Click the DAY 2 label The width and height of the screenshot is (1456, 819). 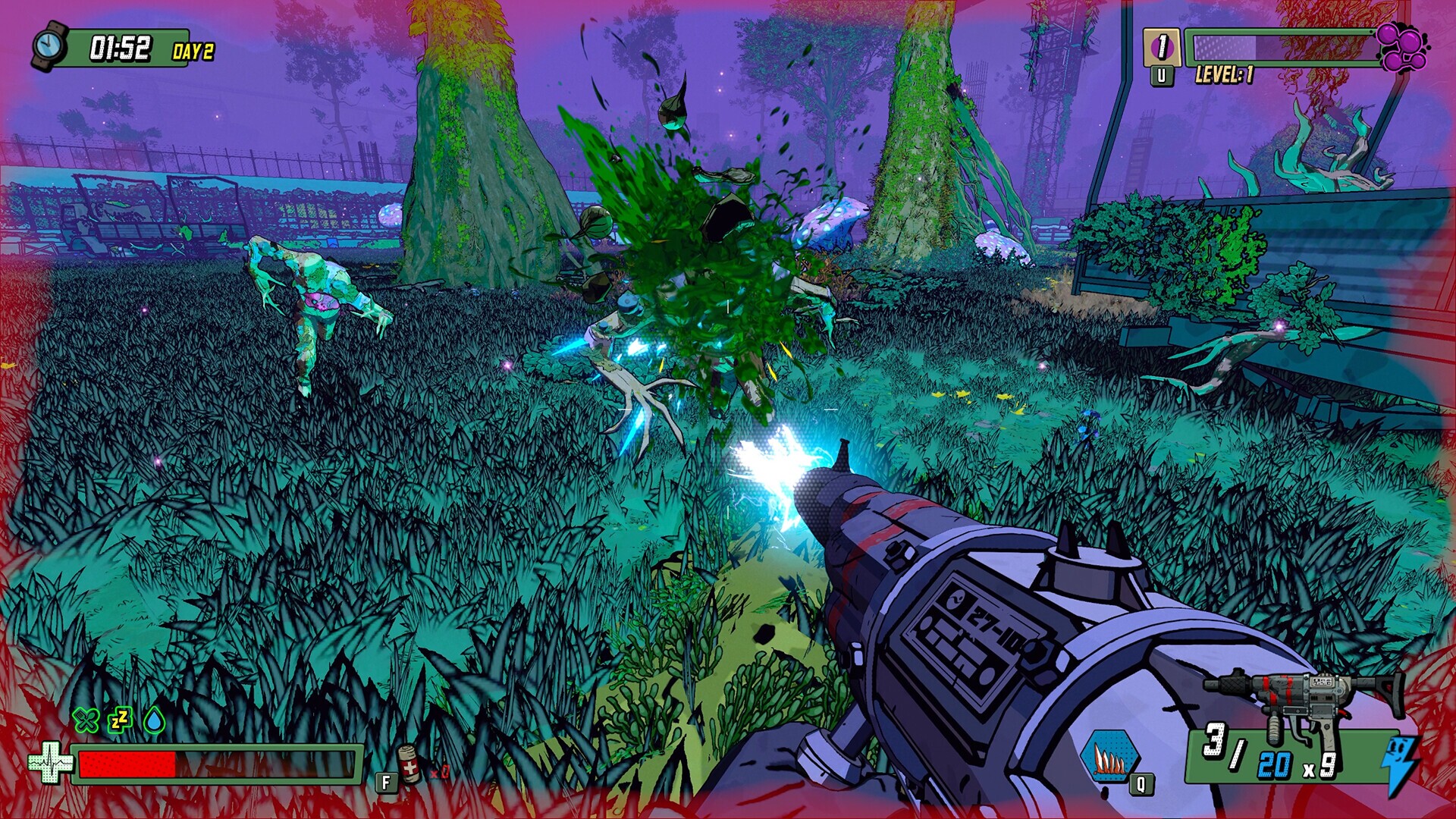193,52
